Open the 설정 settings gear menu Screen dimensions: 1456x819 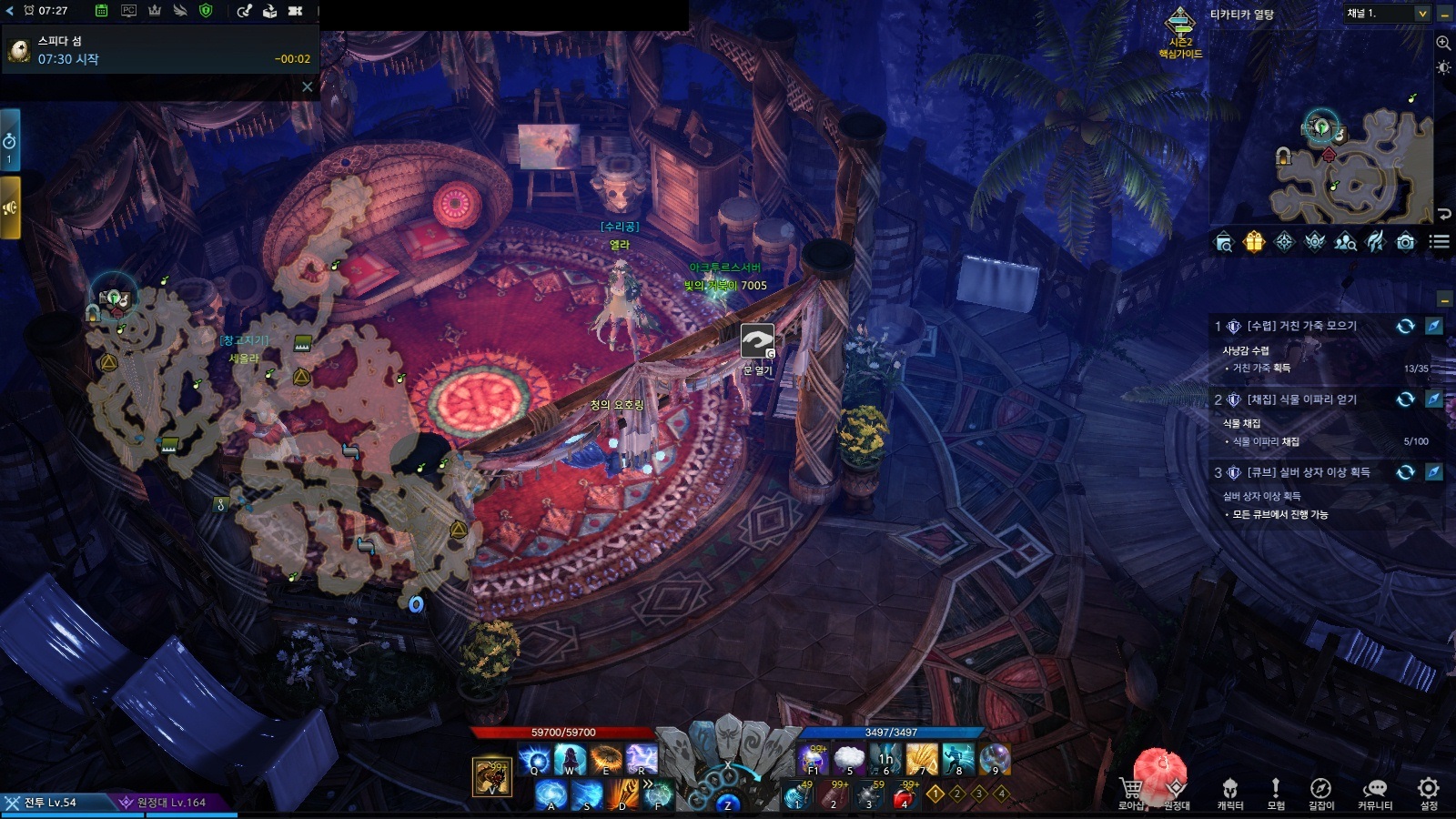point(1428,790)
